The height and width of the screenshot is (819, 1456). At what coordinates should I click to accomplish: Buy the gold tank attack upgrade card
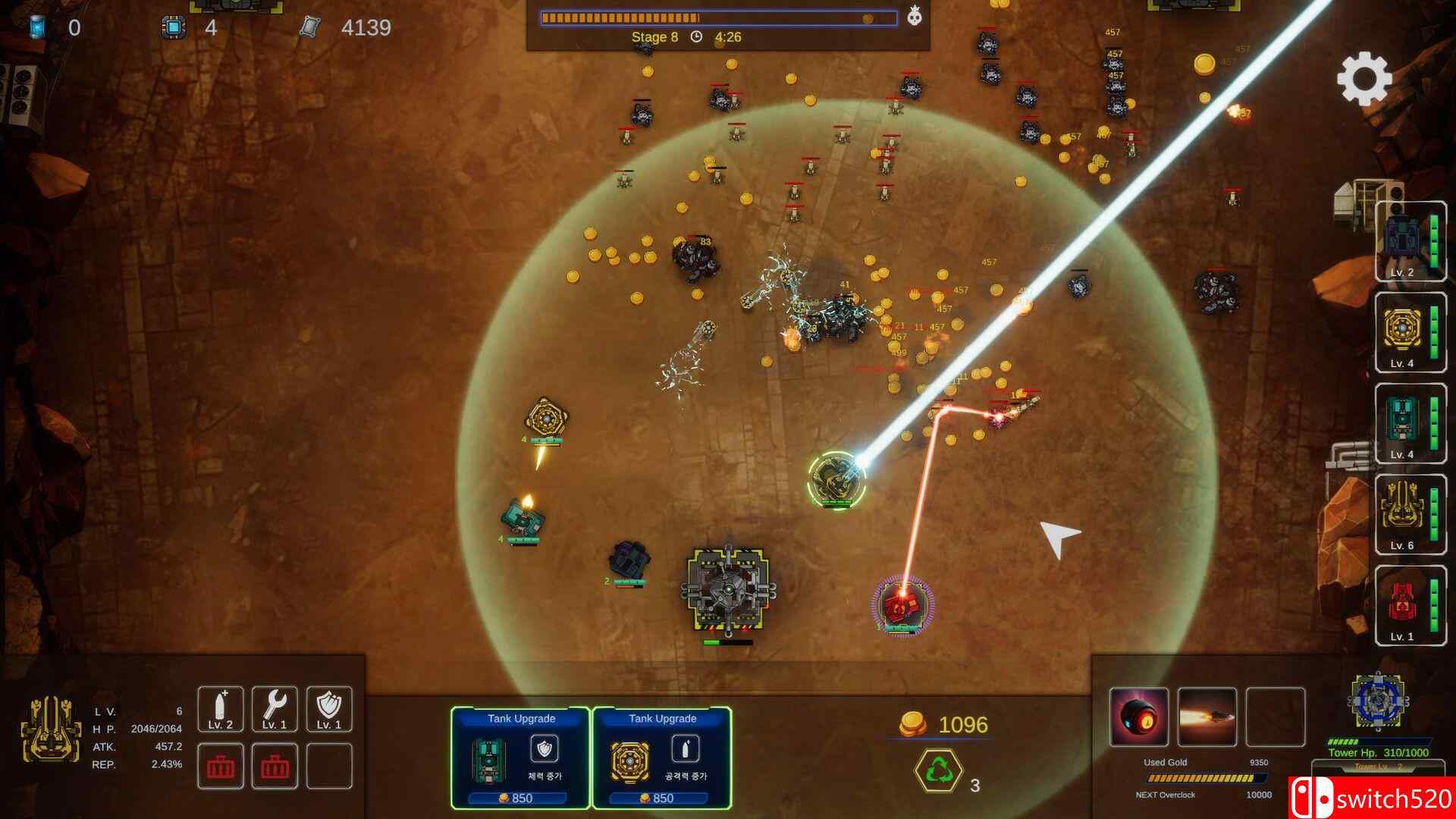pyautogui.click(x=661, y=758)
